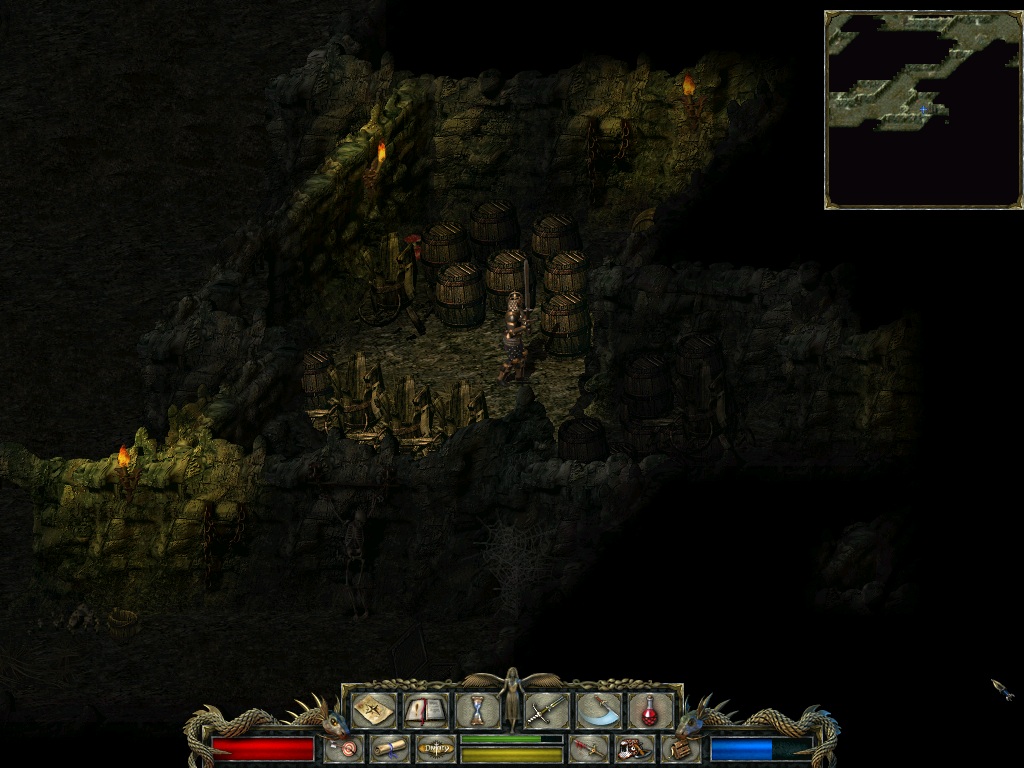This screenshot has width=1024, height=768.
Task: Use the red potion flask
Action: pyautogui.click(x=650, y=711)
